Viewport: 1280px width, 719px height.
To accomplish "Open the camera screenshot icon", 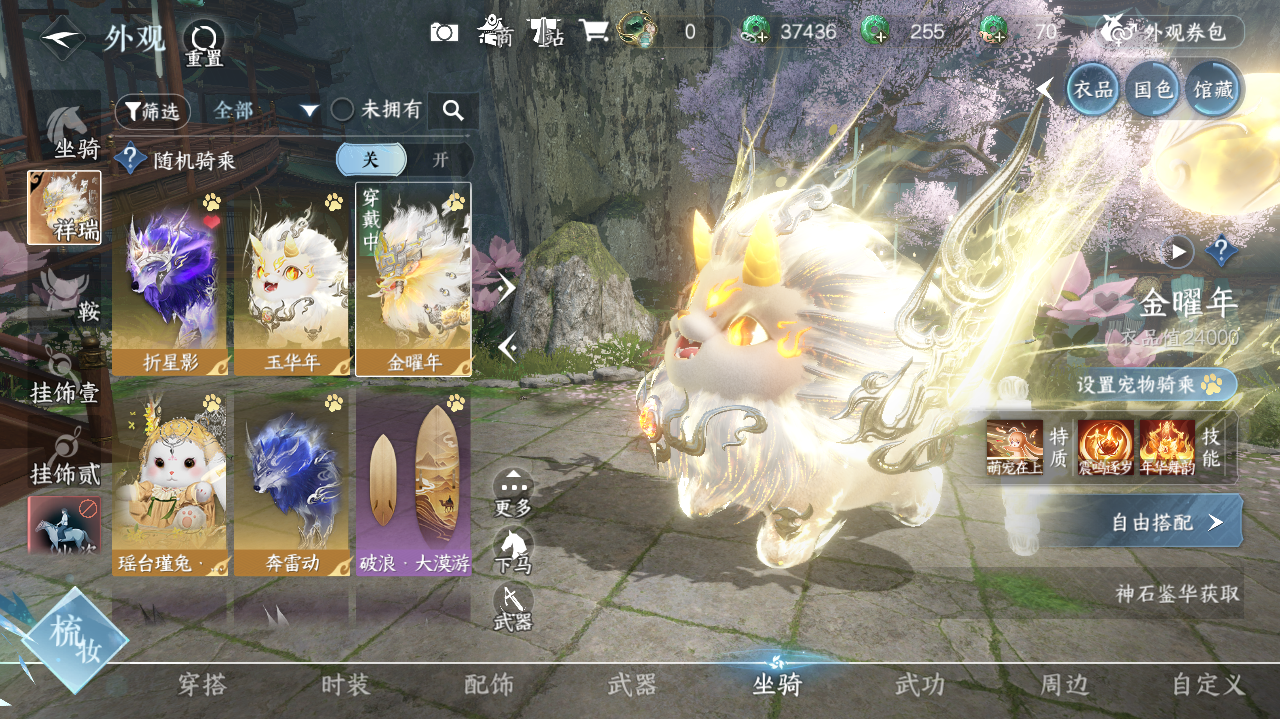I will point(444,32).
